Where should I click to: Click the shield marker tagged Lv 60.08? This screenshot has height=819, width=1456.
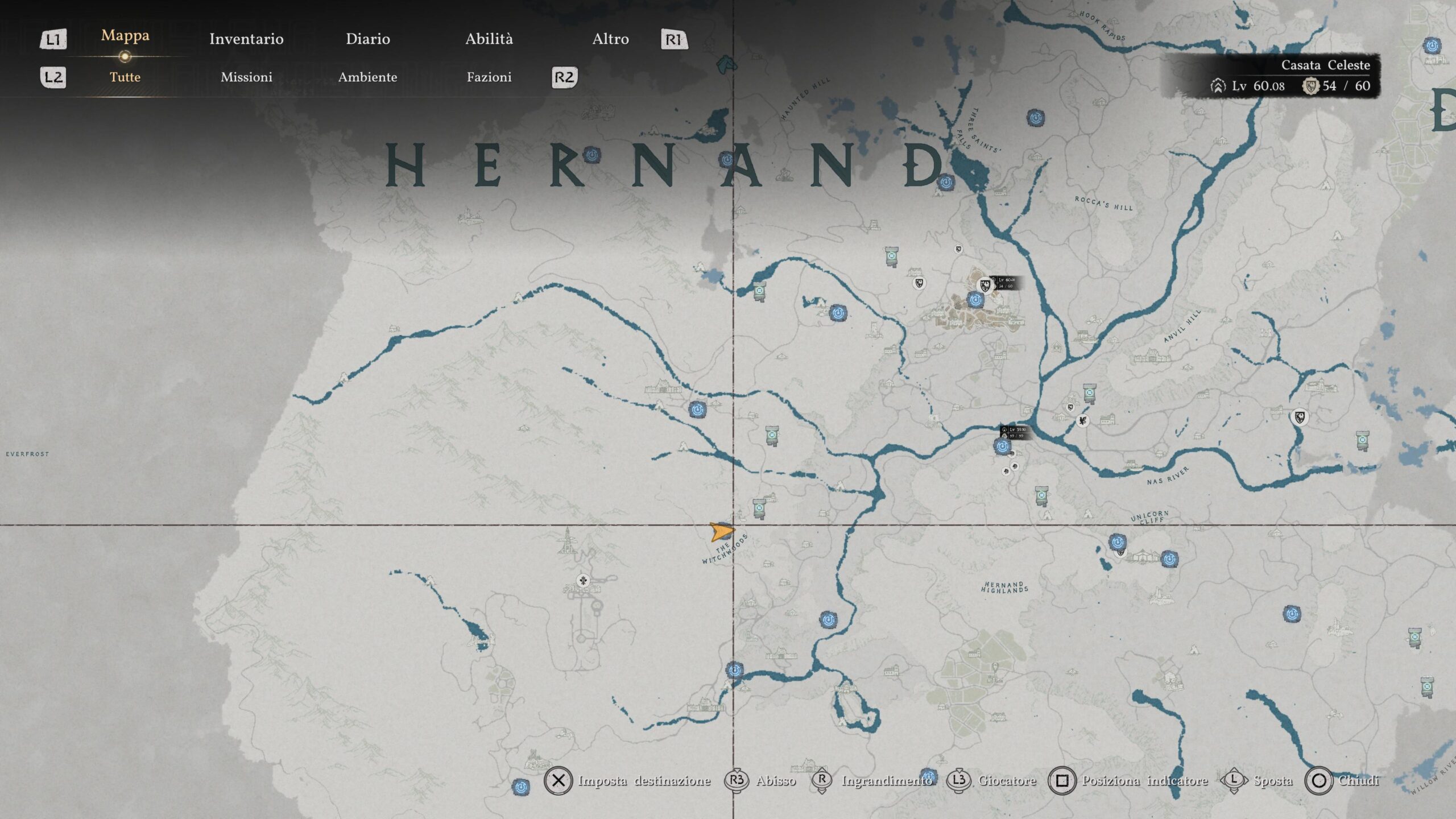point(985,285)
